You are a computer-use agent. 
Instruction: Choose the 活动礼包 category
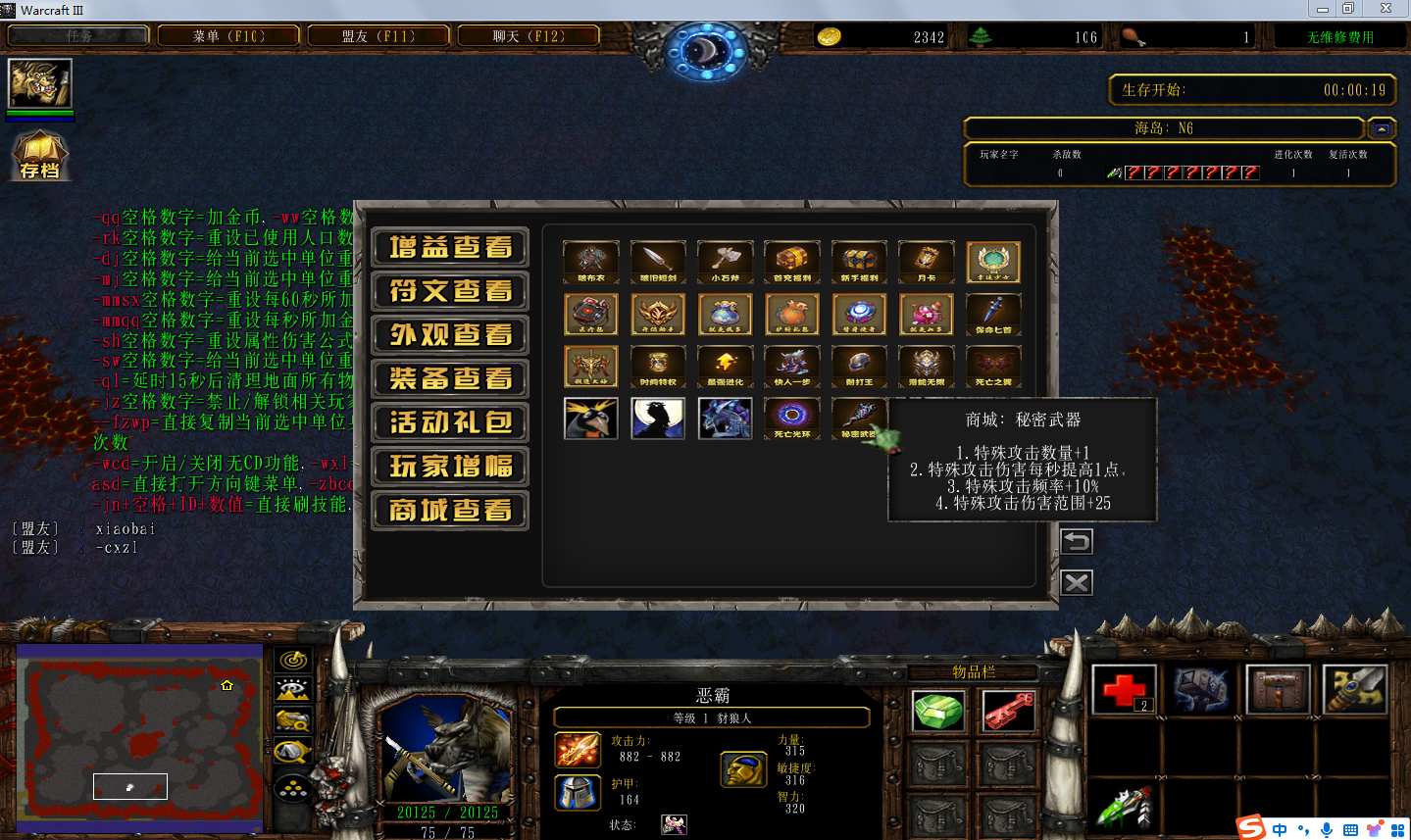pos(450,422)
